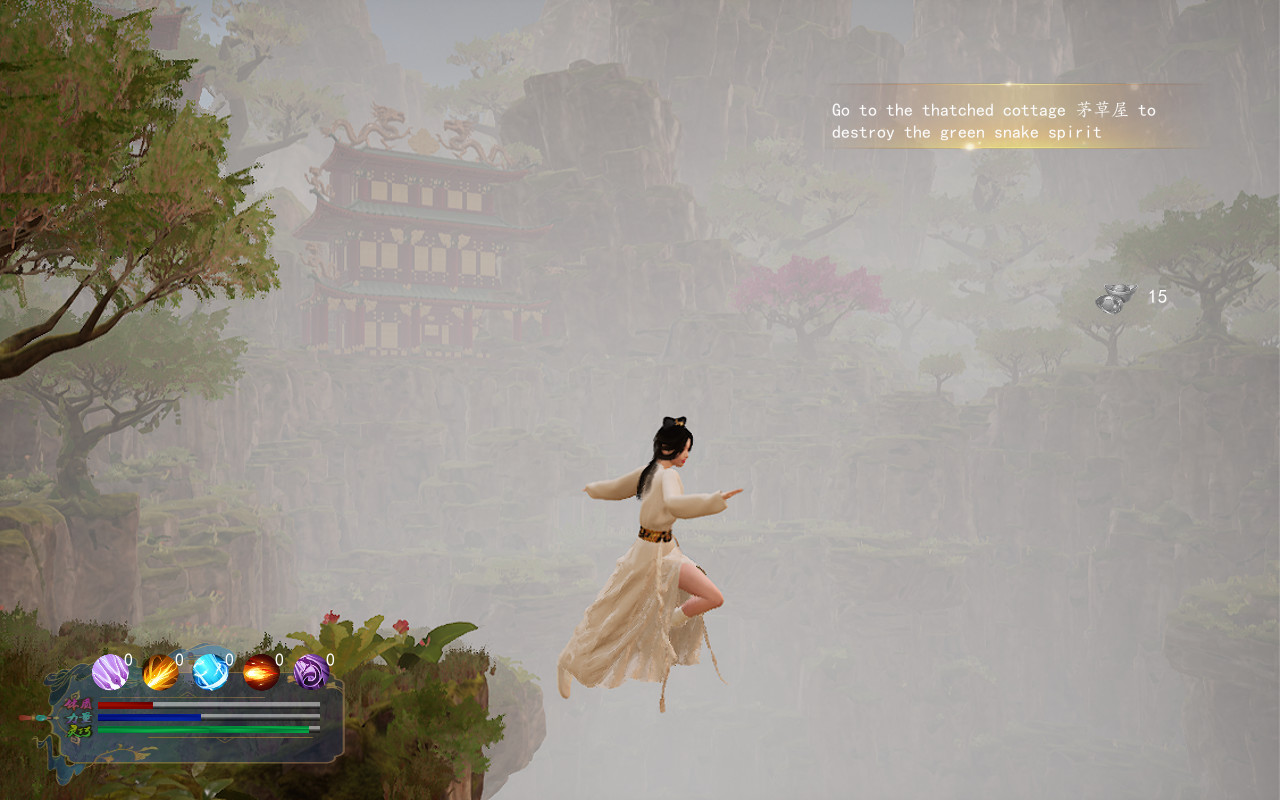Image resolution: width=1280 pixels, height=800 pixels.
Task: Click the silver ingot currency icon
Action: click(1115, 297)
